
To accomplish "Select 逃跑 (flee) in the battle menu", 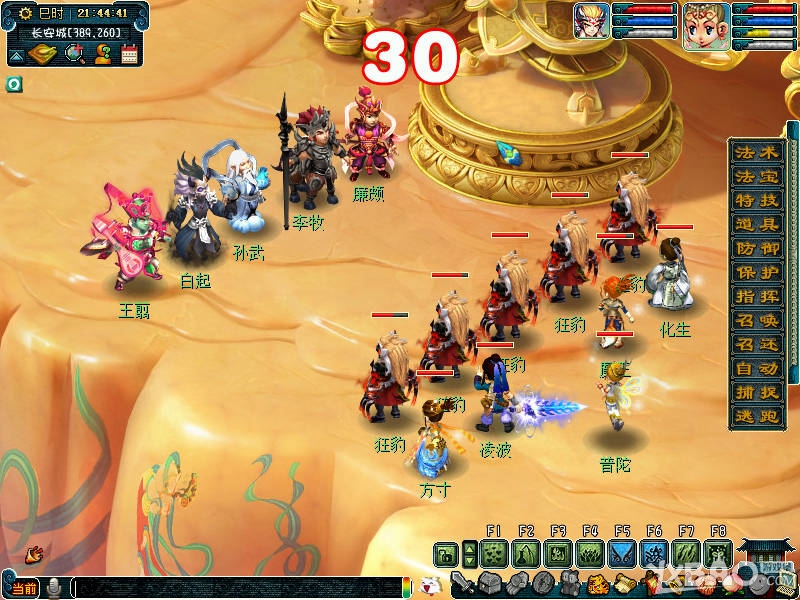I will point(757,417).
